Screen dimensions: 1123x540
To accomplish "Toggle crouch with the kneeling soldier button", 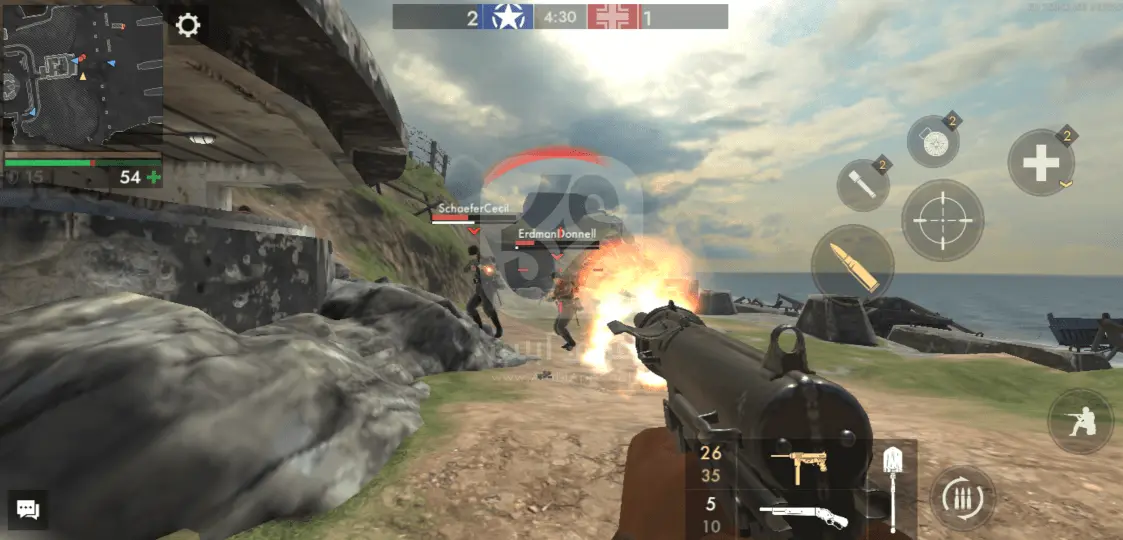I will (1080, 421).
